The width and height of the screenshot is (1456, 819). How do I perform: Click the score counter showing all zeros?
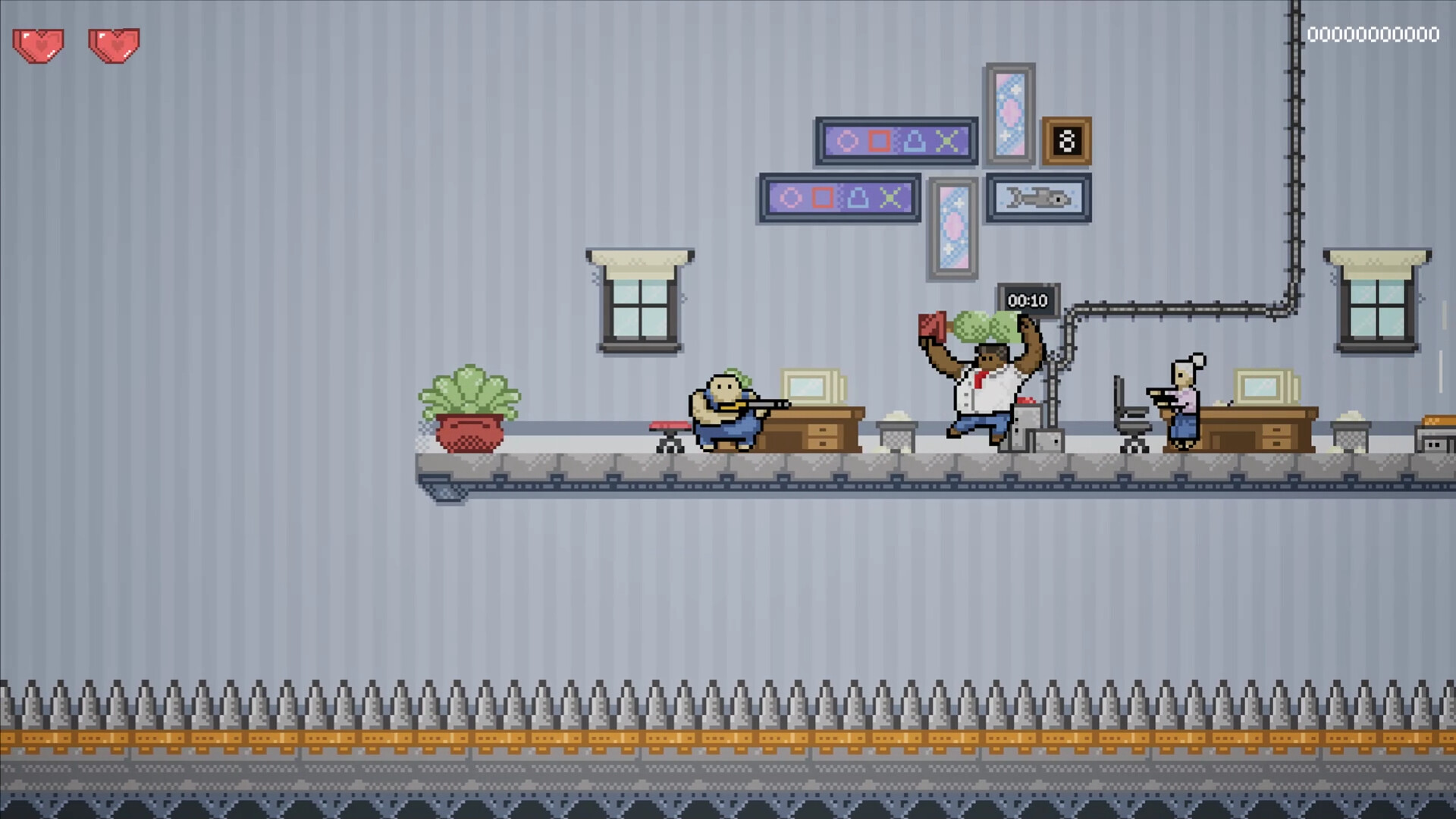tap(1373, 34)
